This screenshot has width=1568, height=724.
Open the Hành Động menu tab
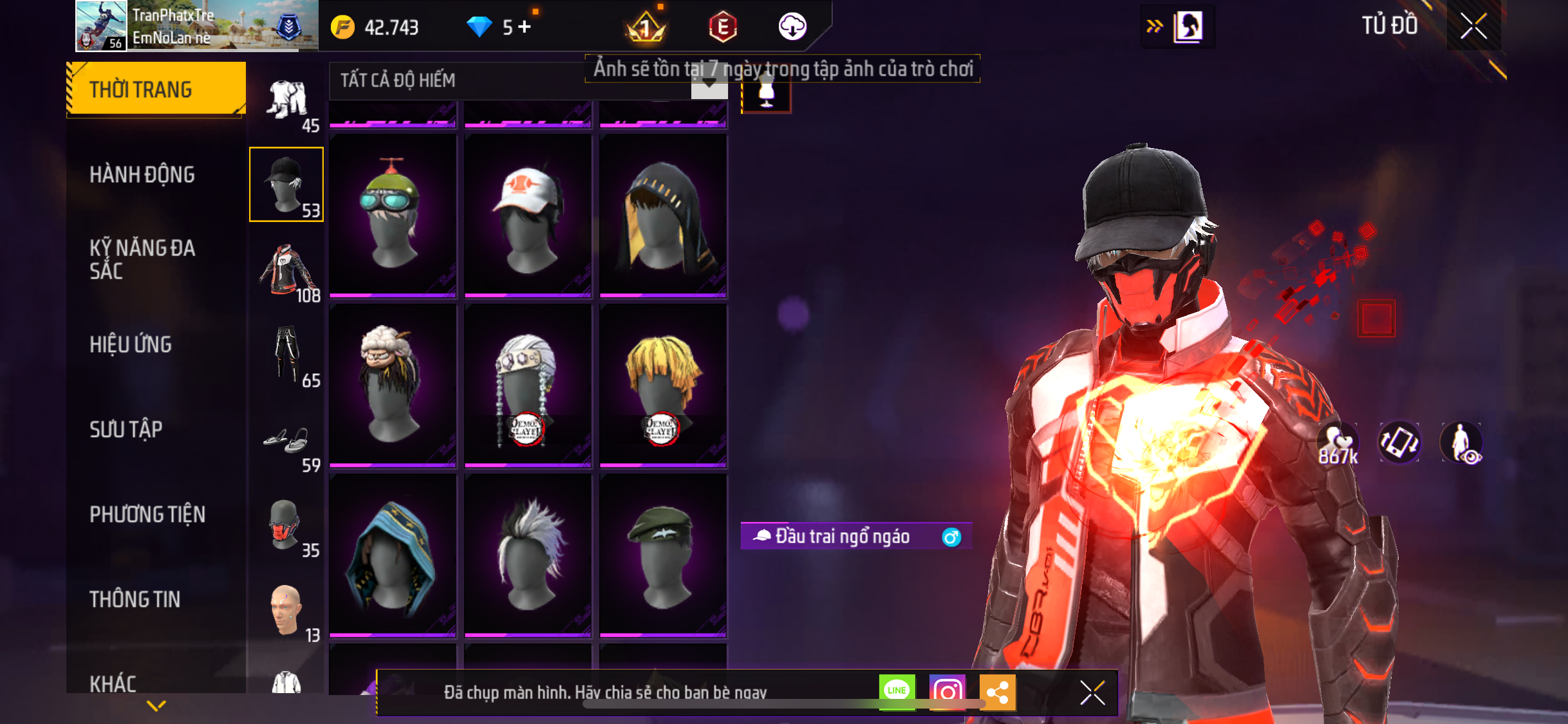click(142, 174)
